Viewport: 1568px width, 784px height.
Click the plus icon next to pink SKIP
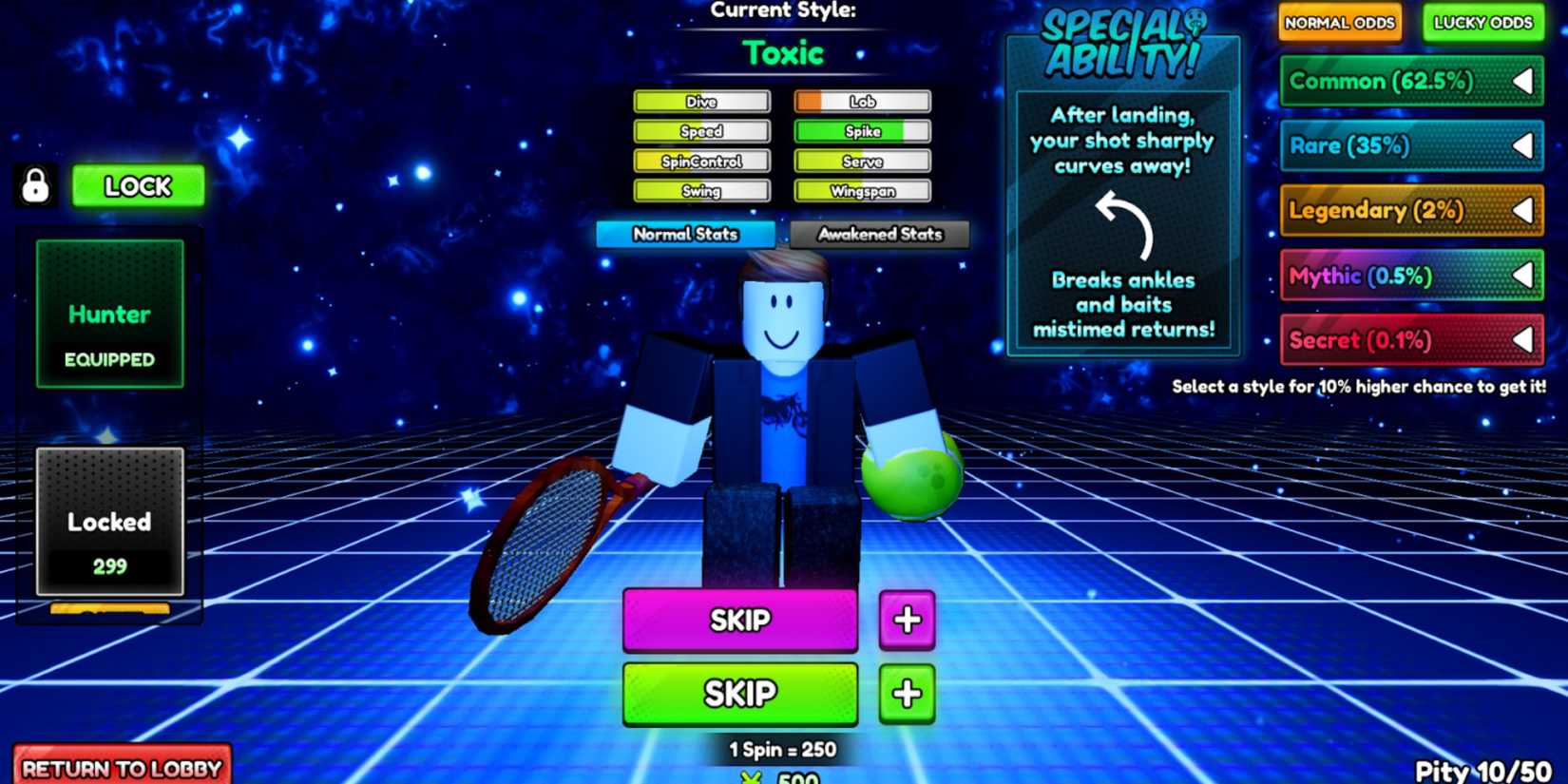point(906,620)
